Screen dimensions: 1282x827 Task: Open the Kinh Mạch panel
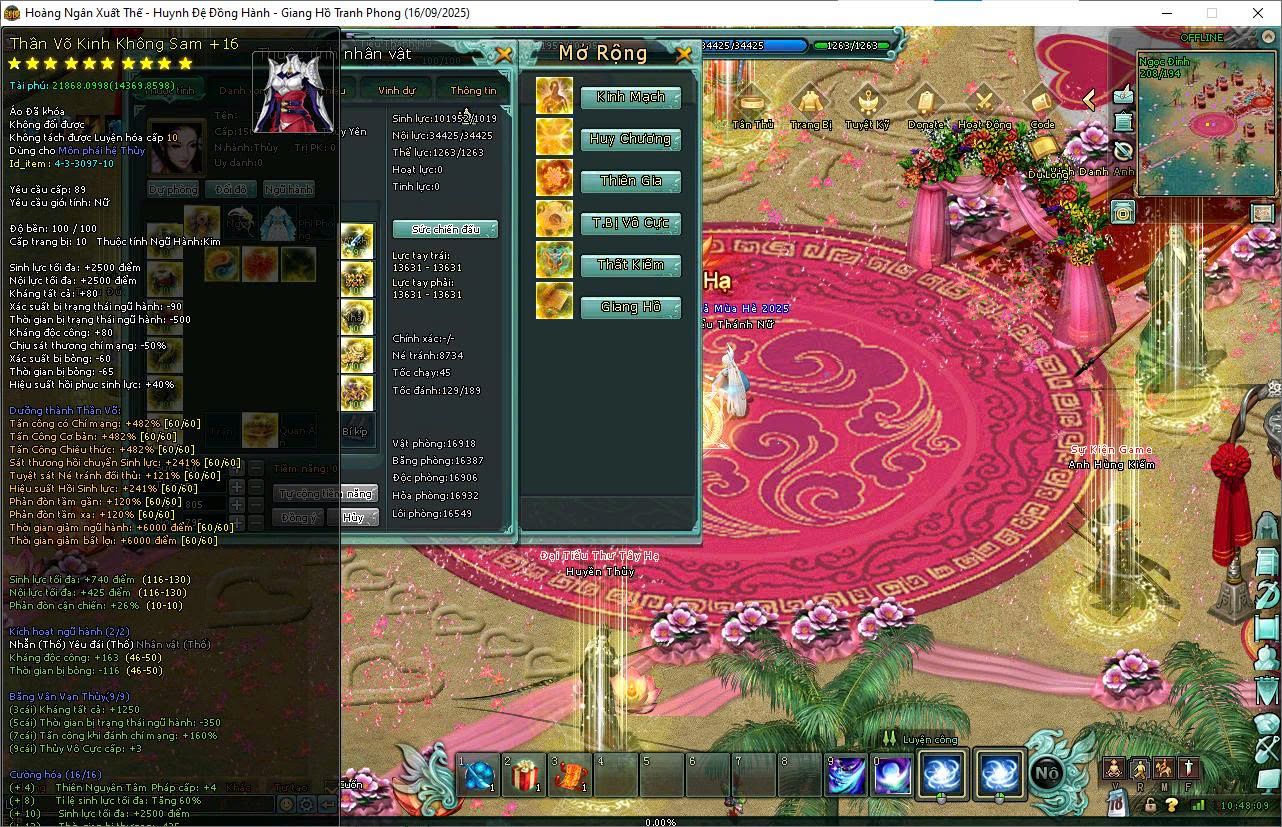tap(630, 97)
